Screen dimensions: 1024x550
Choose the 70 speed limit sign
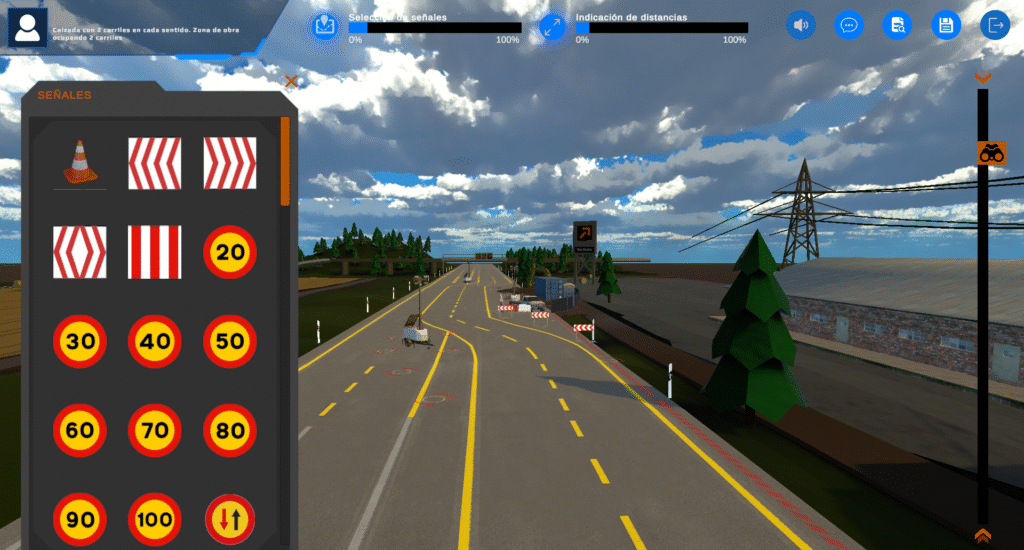[x=155, y=431]
